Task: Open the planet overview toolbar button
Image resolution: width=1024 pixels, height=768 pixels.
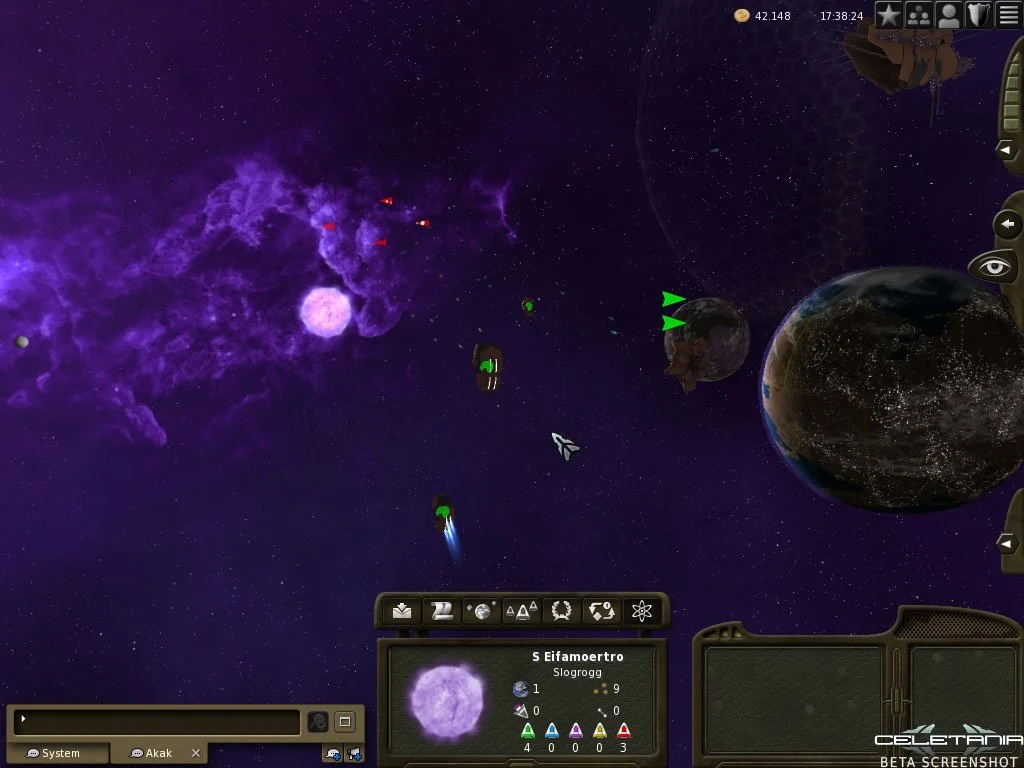Action: (x=482, y=611)
